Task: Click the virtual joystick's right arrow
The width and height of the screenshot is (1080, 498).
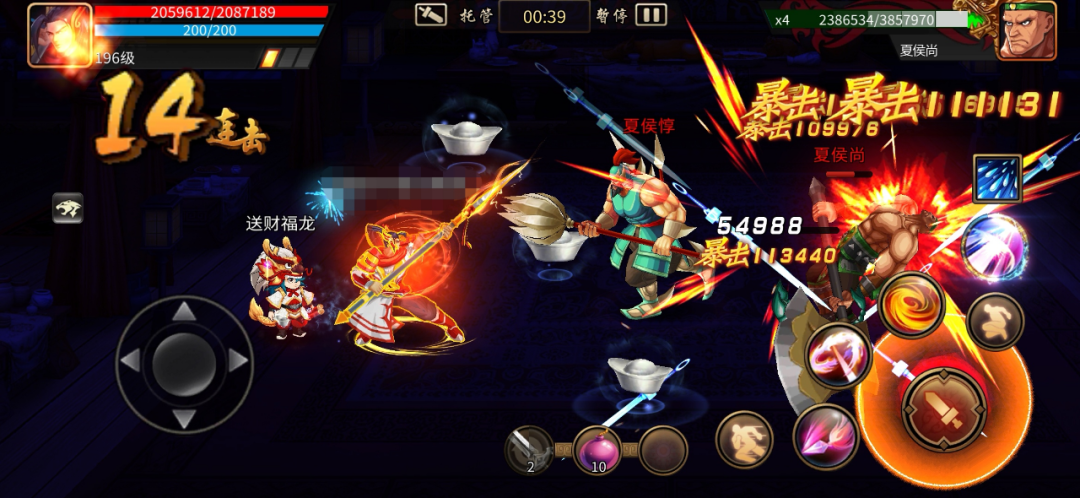Action: click(238, 361)
